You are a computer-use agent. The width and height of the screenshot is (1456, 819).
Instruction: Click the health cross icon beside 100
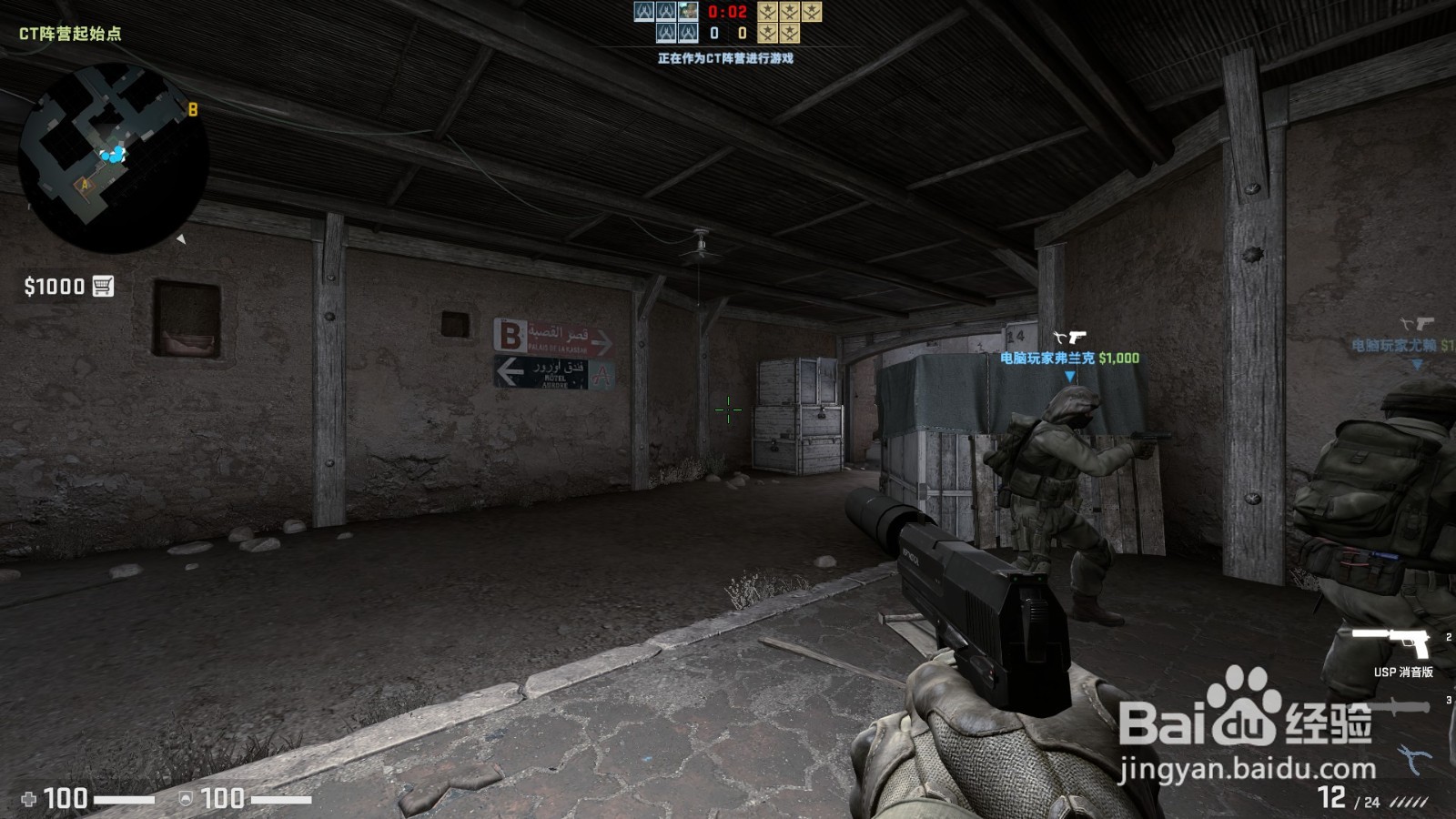32,798
